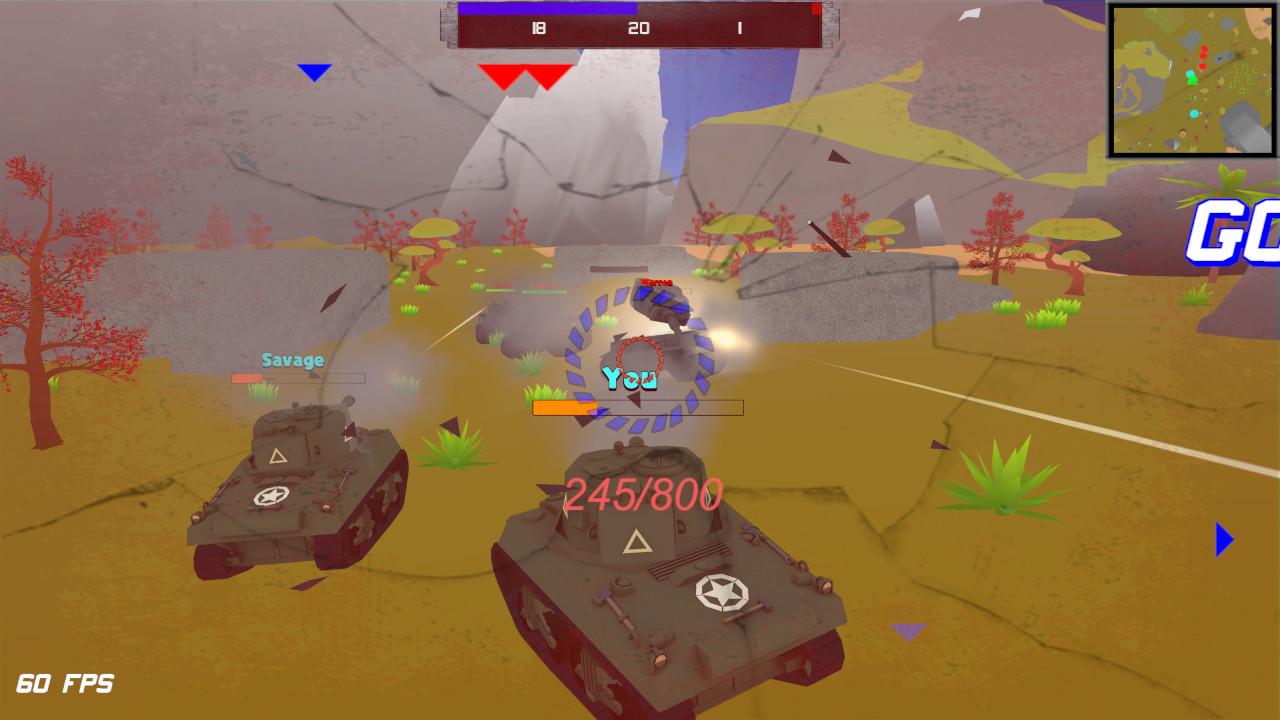Screen dimensions: 1280x720
Task: Click the 18 kill count on the scoreboard
Action: (537, 29)
